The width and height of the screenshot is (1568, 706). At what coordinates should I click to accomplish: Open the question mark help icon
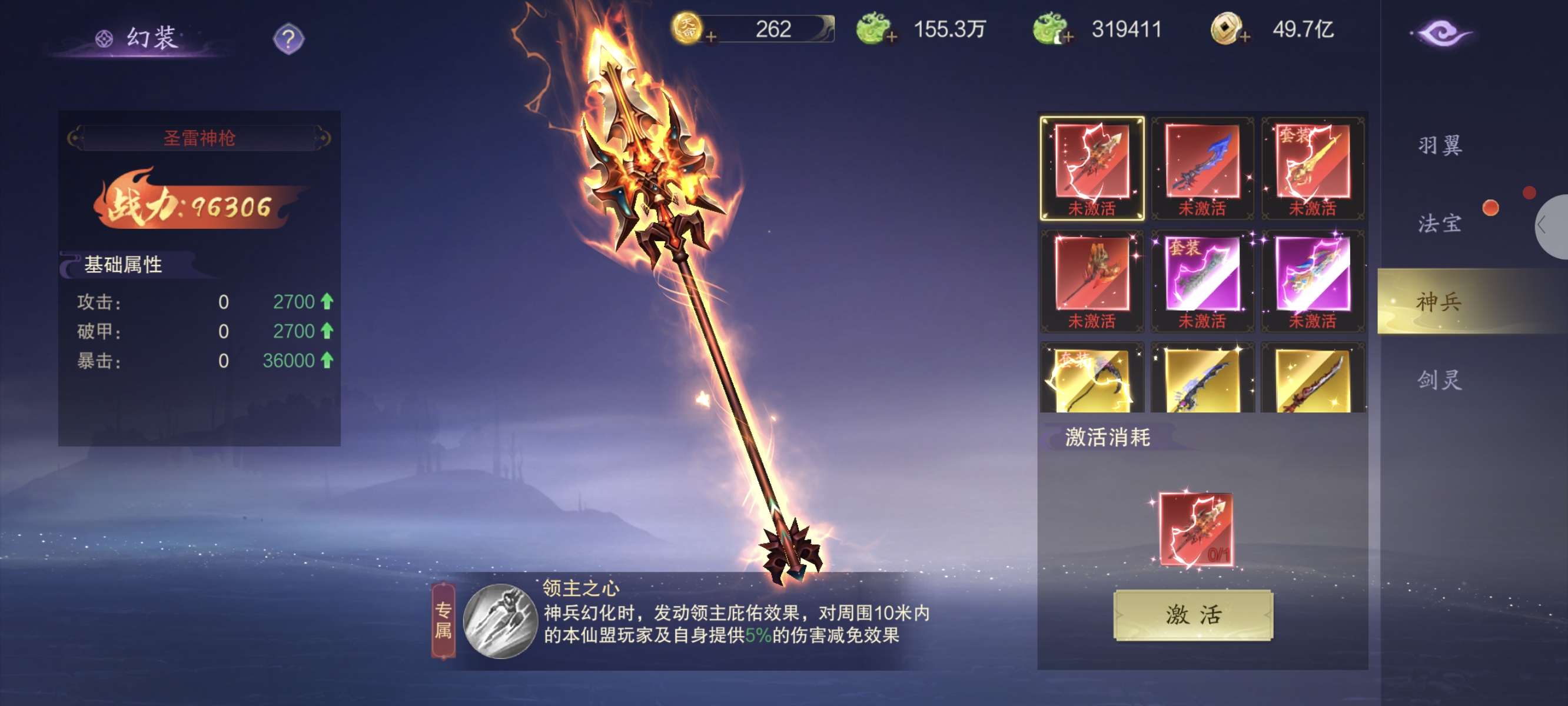coord(288,39)
